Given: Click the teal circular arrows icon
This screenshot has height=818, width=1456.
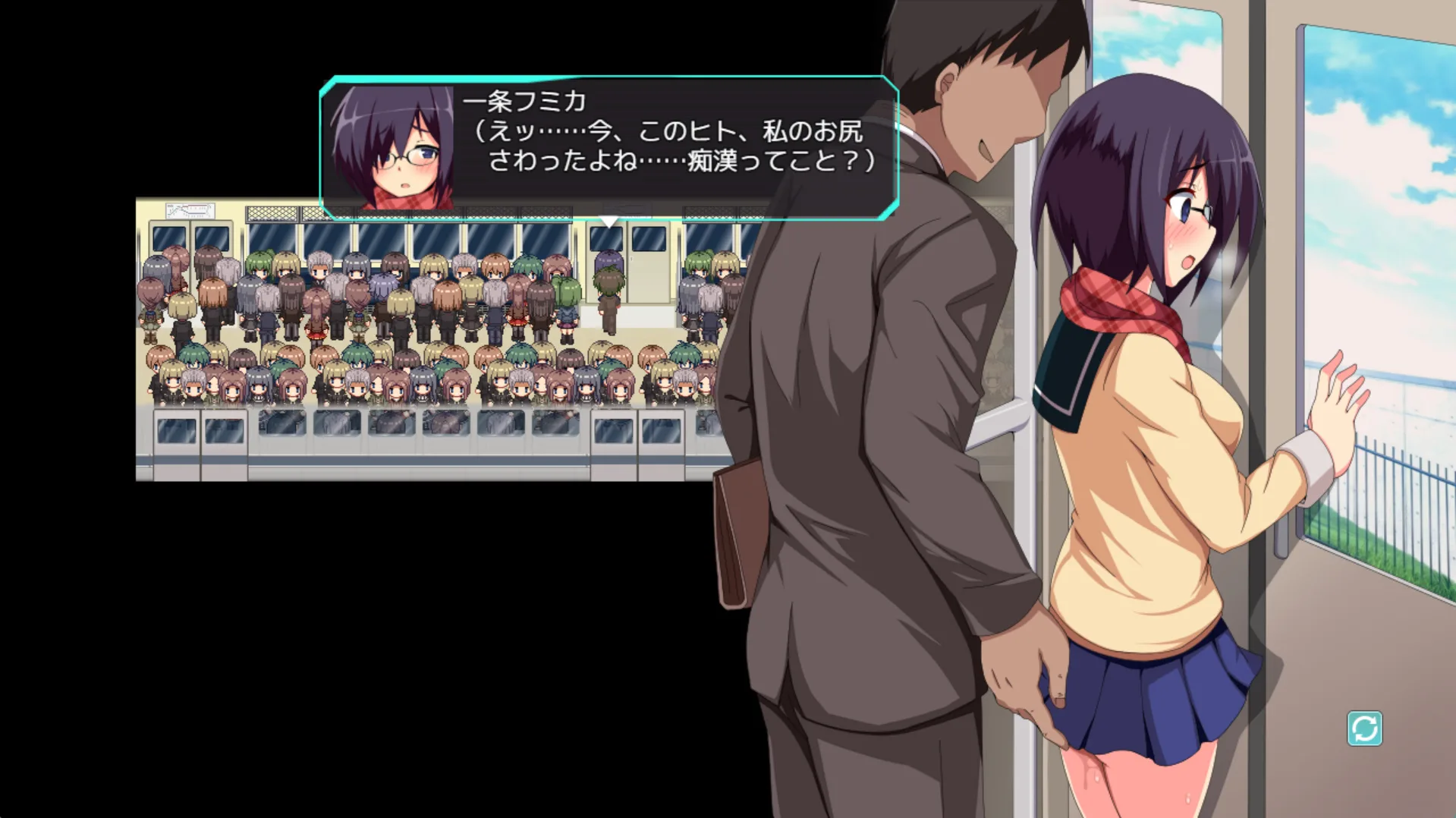Looking at the screenshot, I should point(1363,728).
